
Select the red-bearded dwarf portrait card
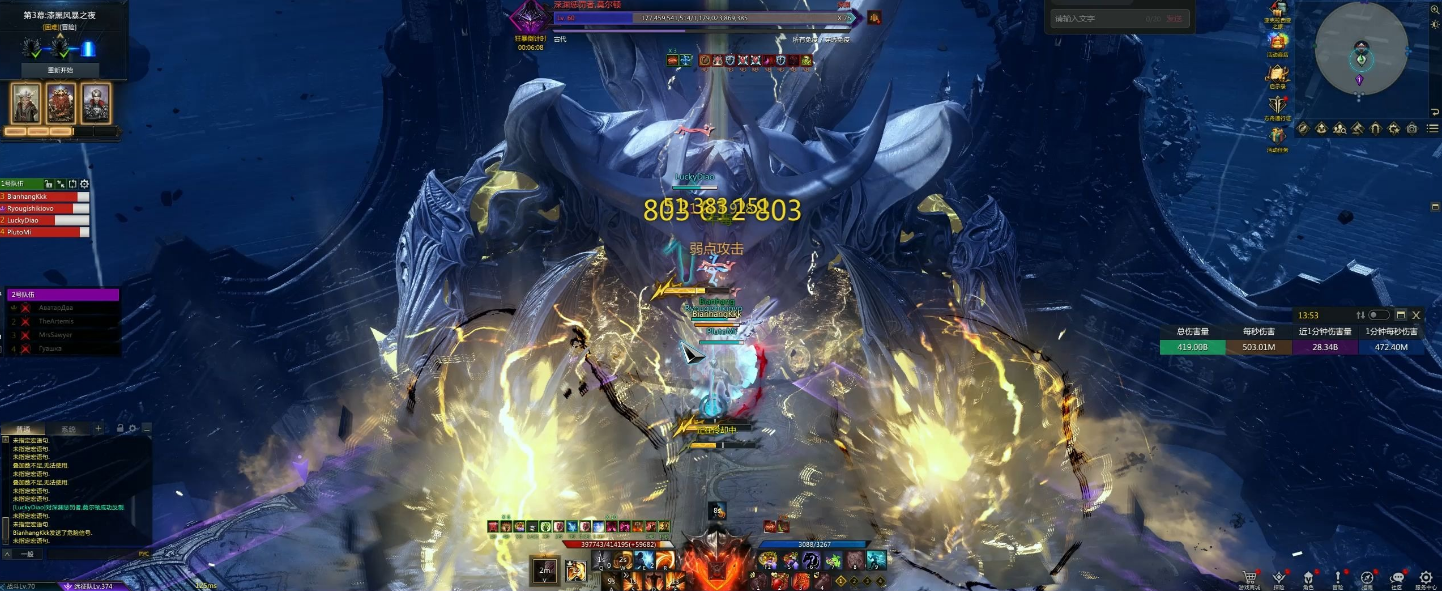click(61, 103)
